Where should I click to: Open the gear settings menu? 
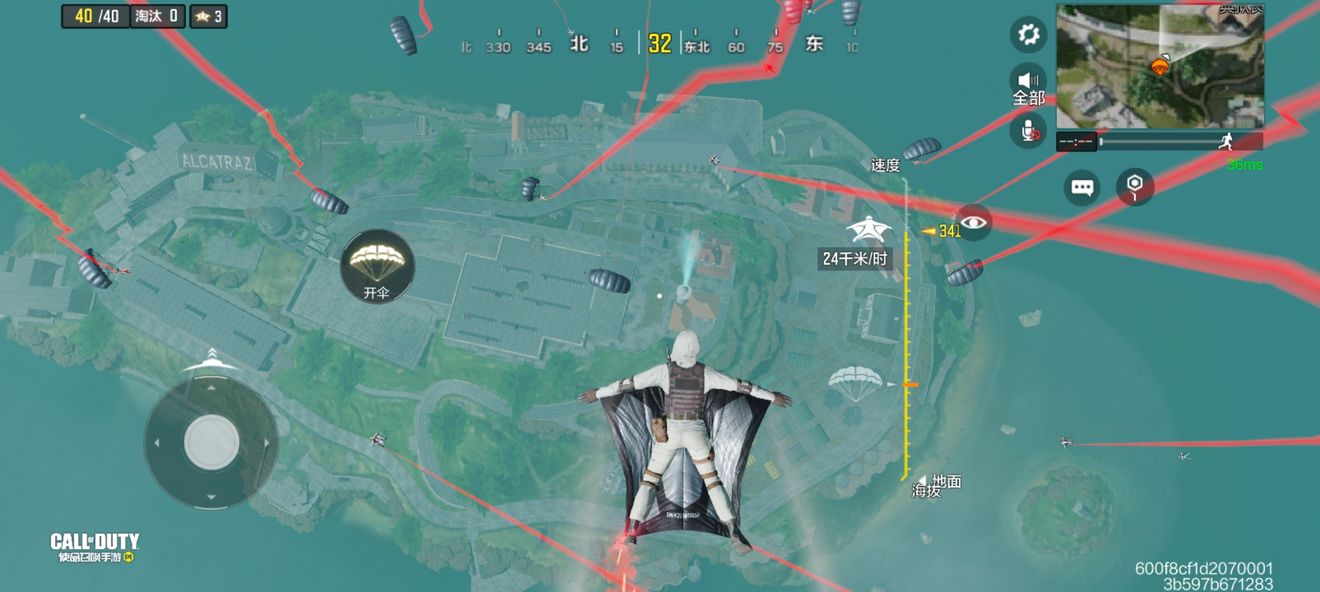1027,35
